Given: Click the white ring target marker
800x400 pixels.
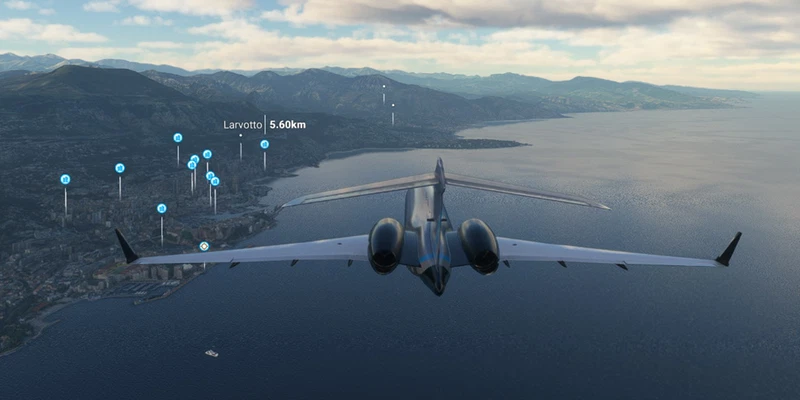Looking at the screenshot, I should click(x=204, y=246).
